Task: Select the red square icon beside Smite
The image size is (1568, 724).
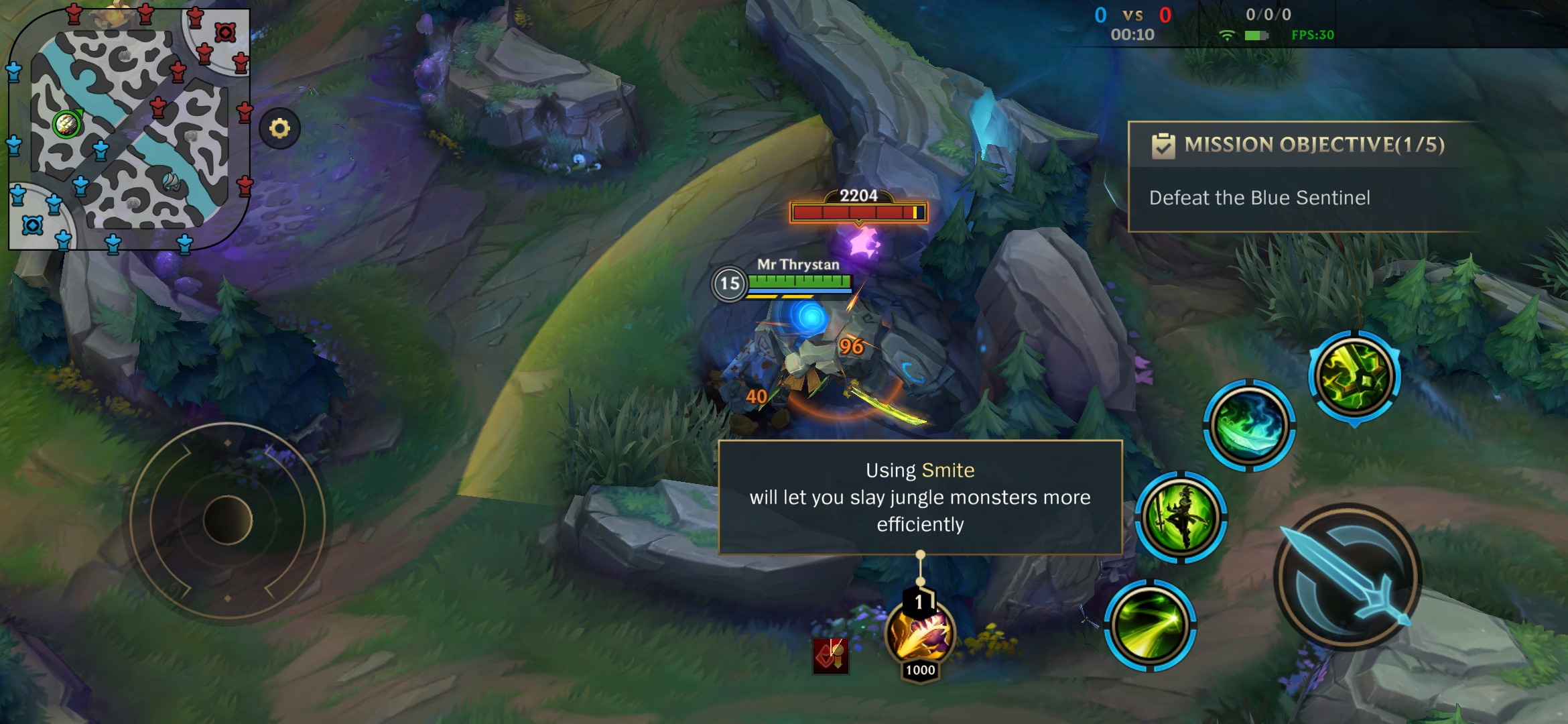Action: [830, 655]
